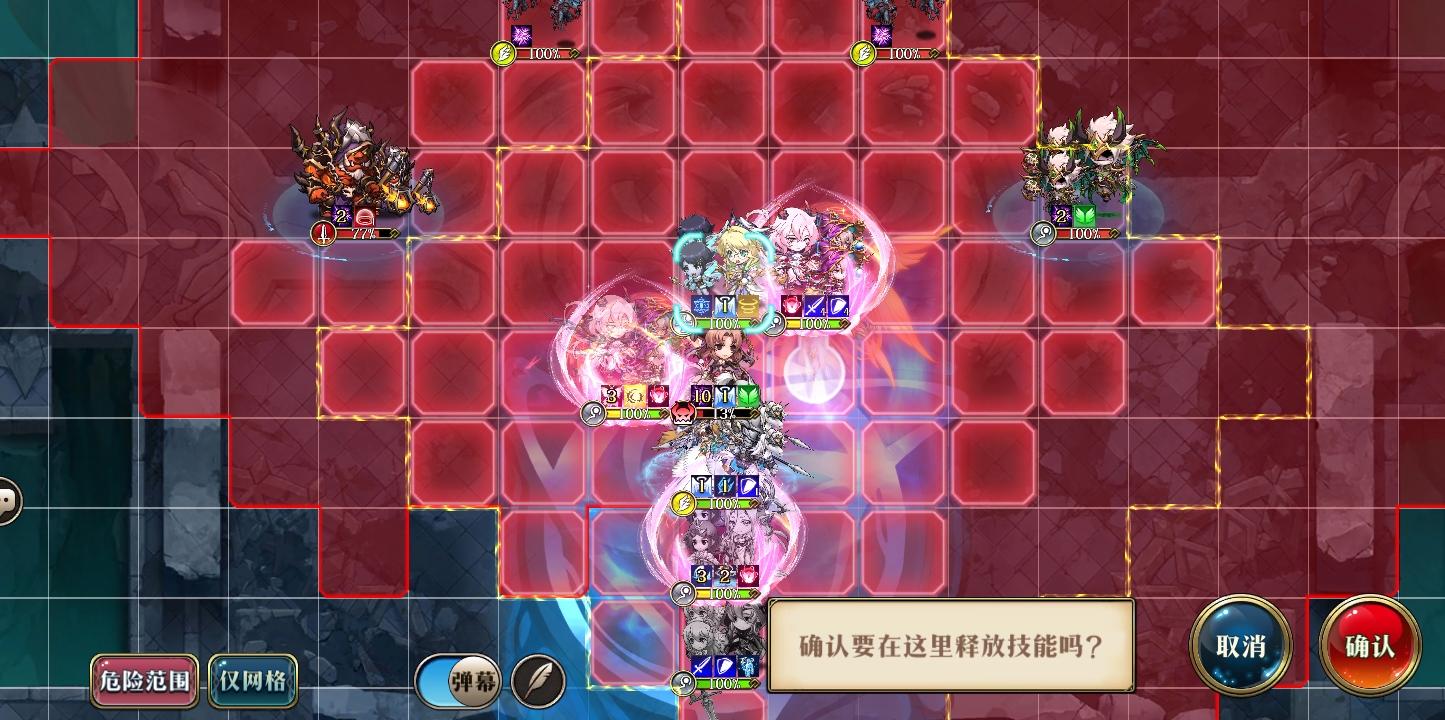Viewport: 1445px width, 720px height.
Task: Click the red skull icon on the boss HP bar
Action: [683, 413]
